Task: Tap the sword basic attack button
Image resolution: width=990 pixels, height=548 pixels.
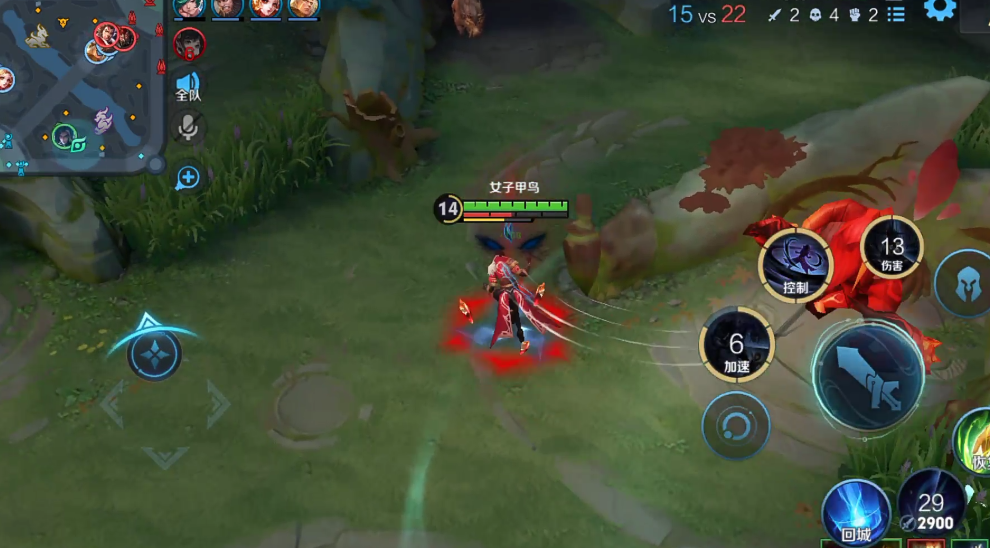Action: (x=868, y=379)
